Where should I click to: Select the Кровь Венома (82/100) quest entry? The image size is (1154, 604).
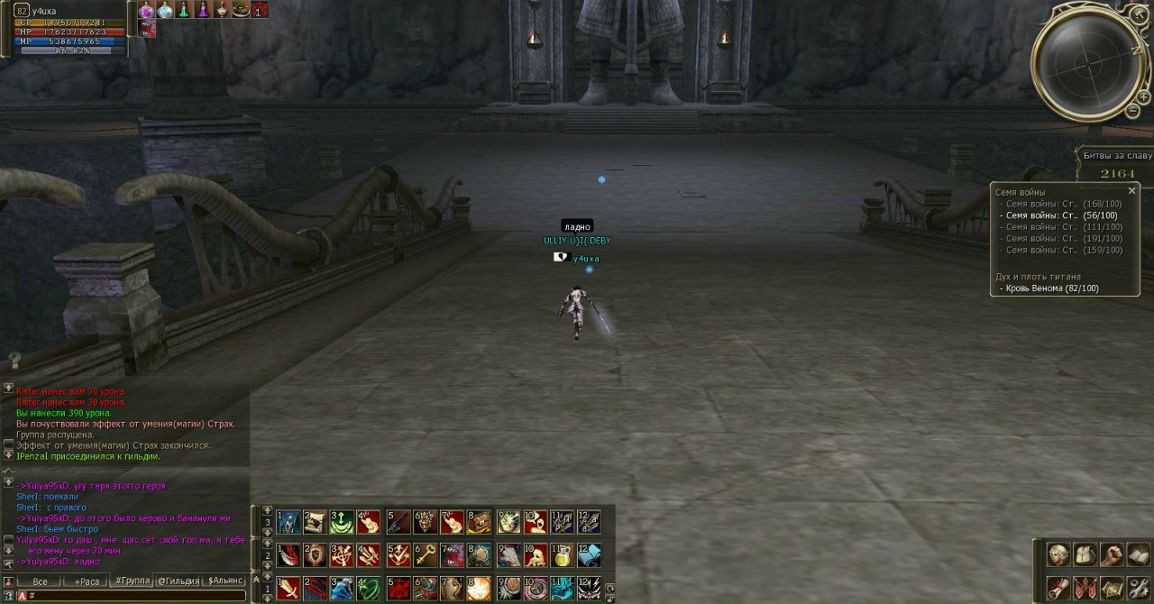click(x=1052, y=288)
